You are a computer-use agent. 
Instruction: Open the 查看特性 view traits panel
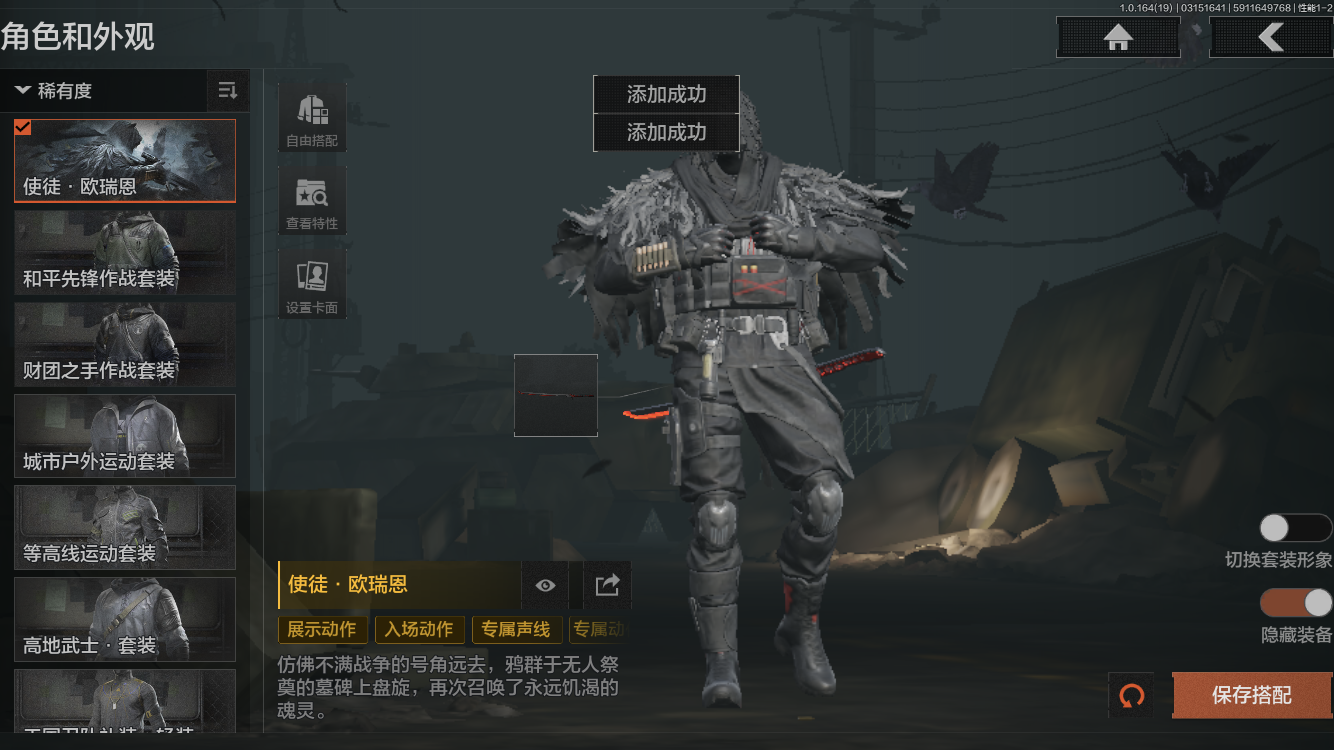pos(311,200)
